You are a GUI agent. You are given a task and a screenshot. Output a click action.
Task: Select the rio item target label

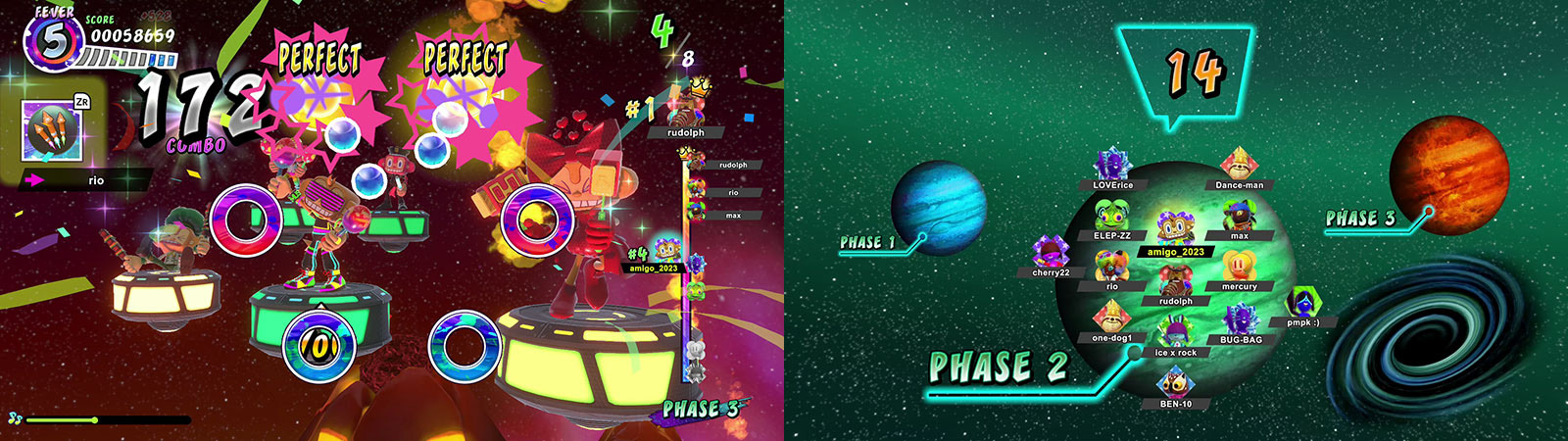click(x=95, y=180)
